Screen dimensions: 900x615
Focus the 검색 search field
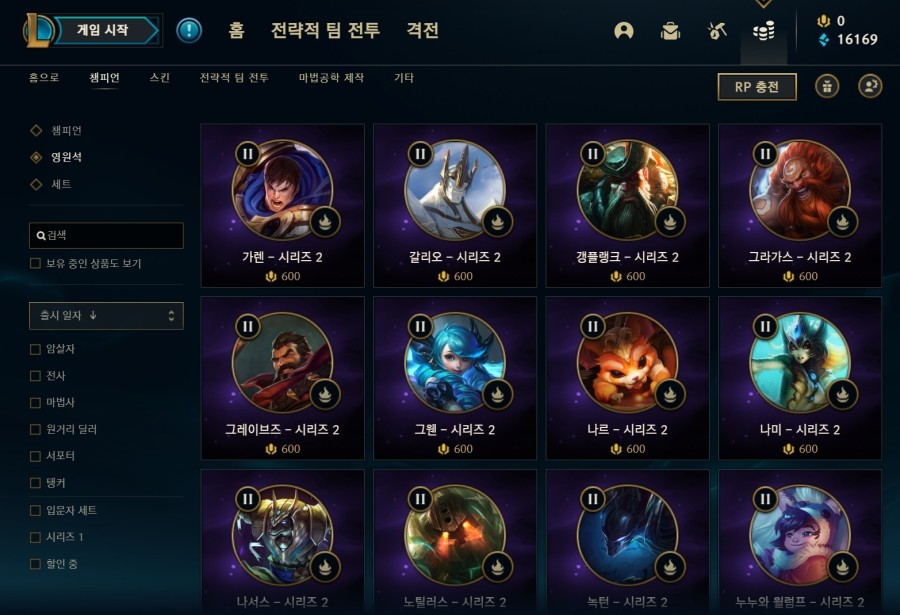tap(107, 235)
